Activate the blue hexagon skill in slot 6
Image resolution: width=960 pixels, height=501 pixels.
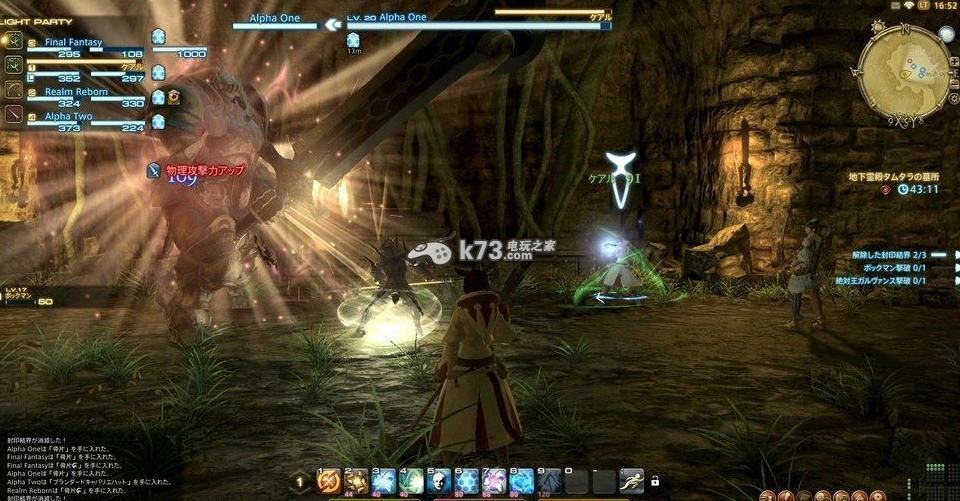[x=465, y=482]
